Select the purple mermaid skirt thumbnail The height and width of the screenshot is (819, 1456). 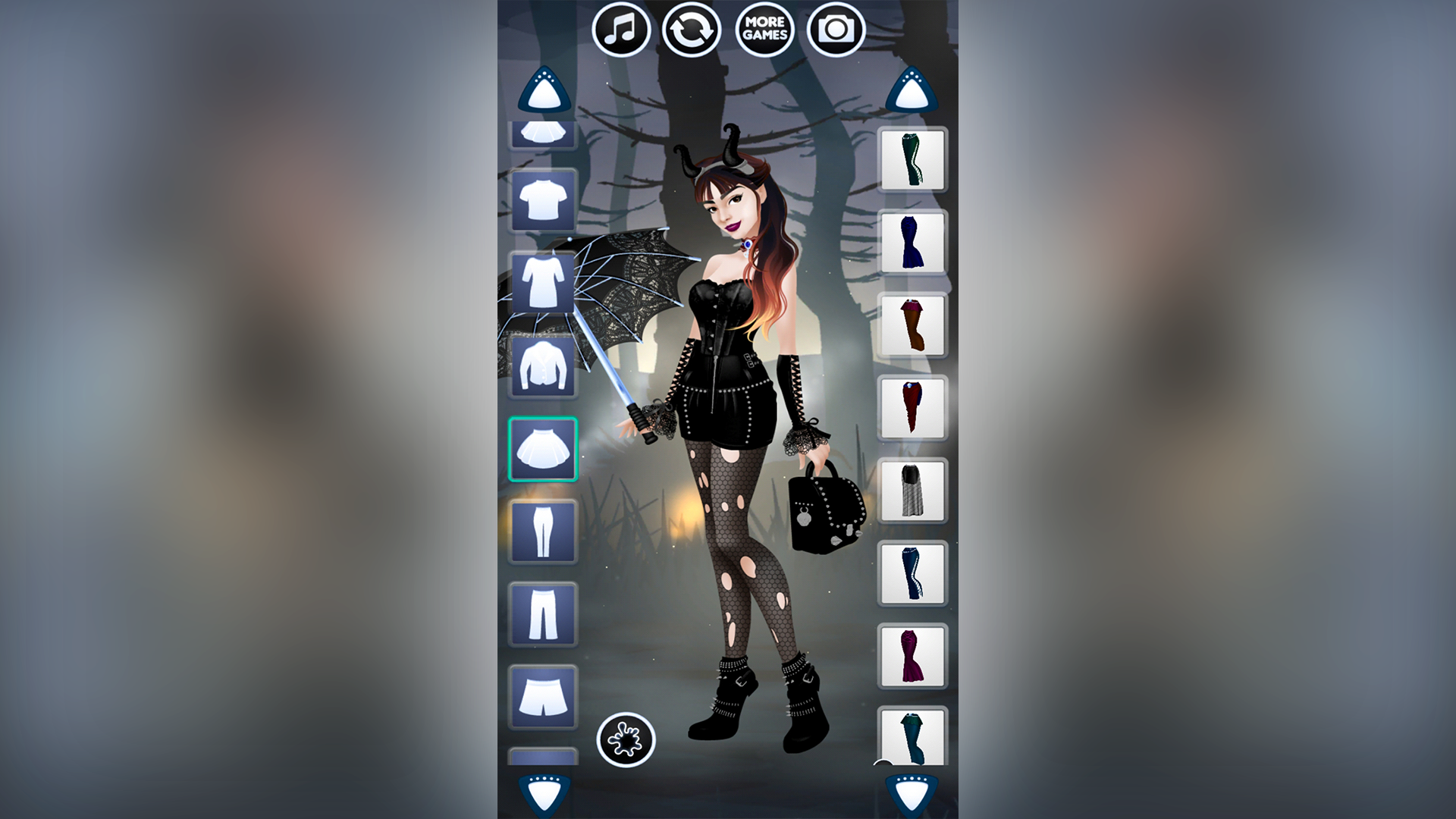[912, 657]
